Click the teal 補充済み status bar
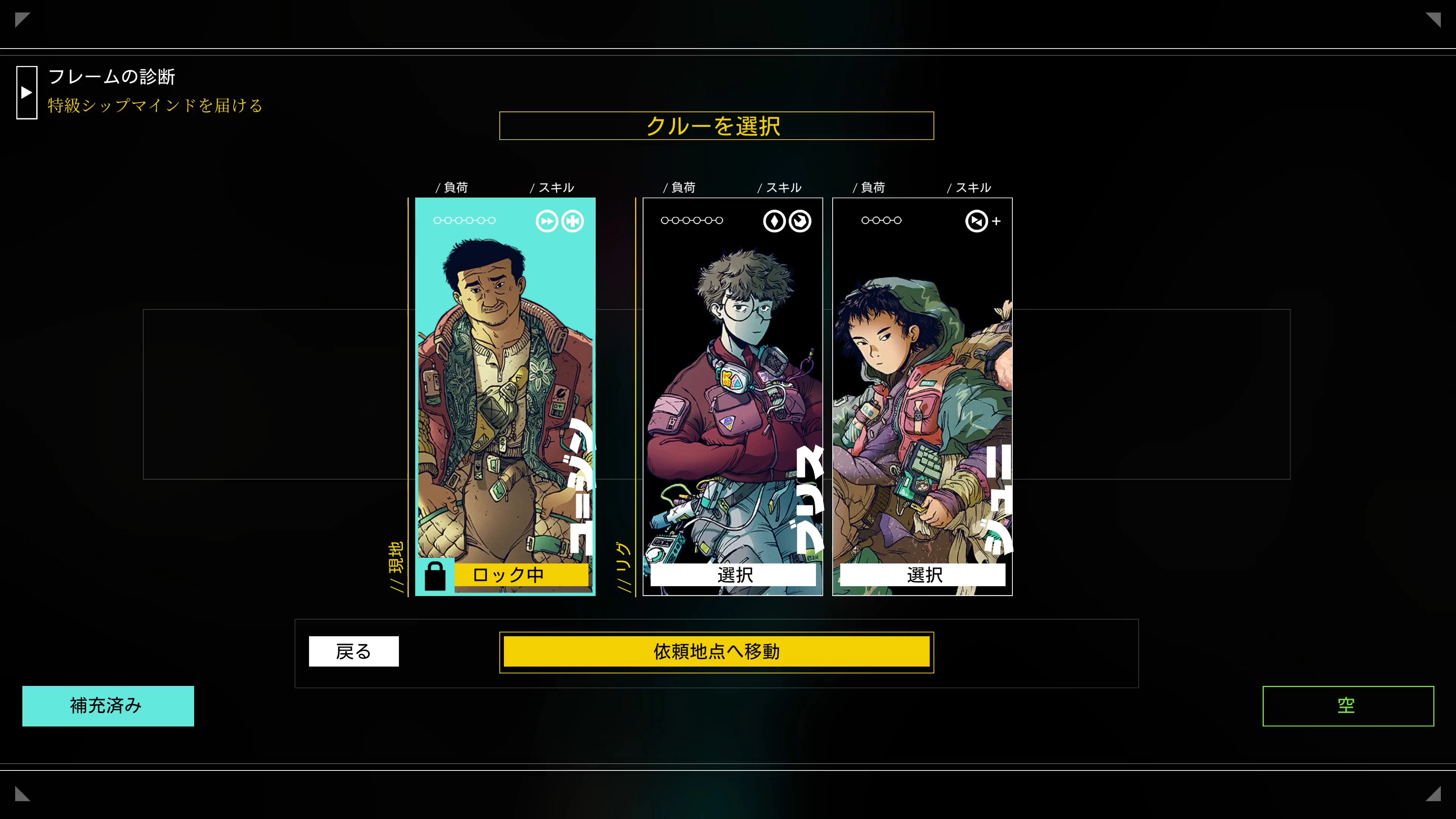 (x=107, y=706)
